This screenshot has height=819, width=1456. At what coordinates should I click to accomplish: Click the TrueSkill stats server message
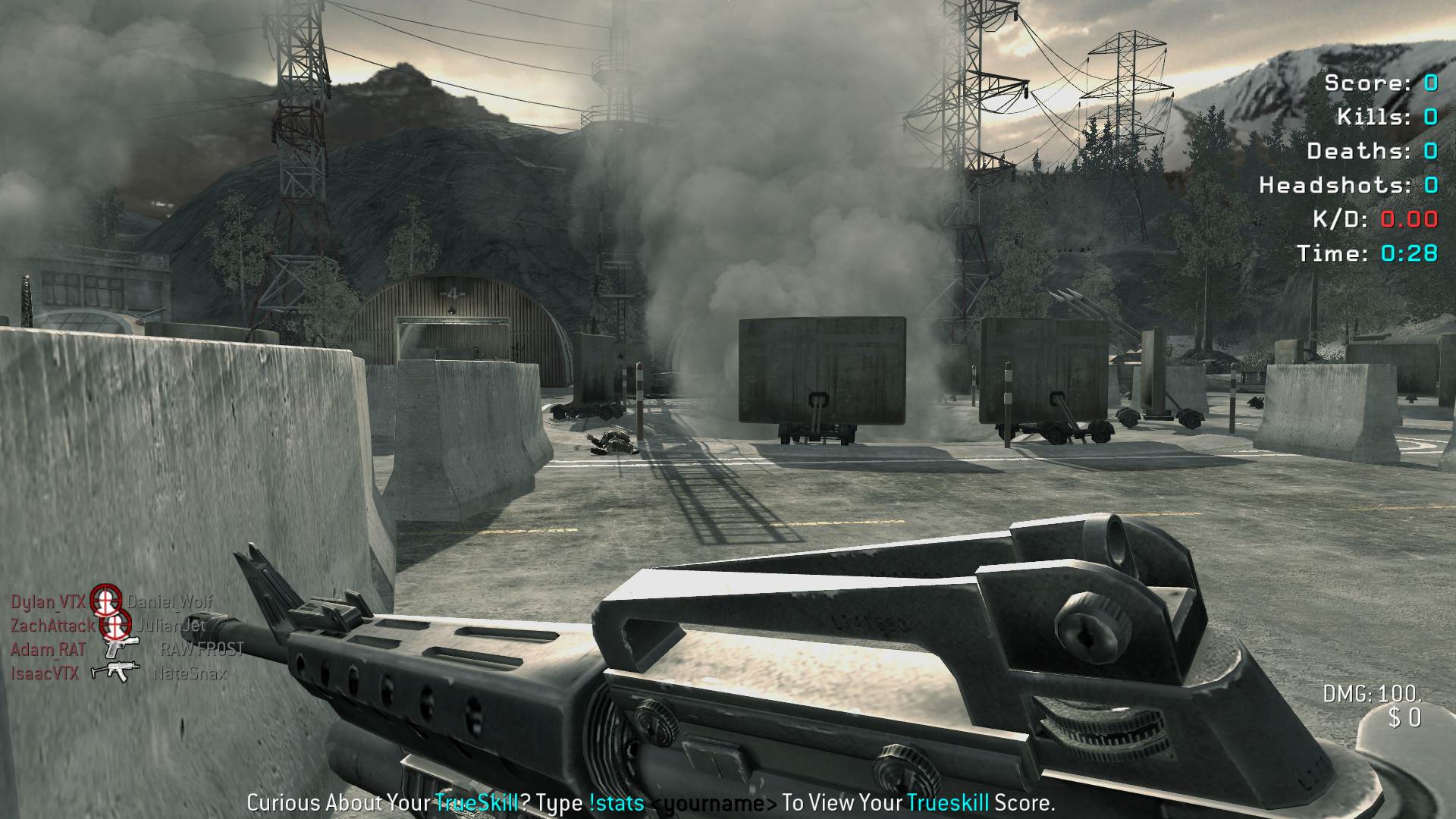[651, 802]
